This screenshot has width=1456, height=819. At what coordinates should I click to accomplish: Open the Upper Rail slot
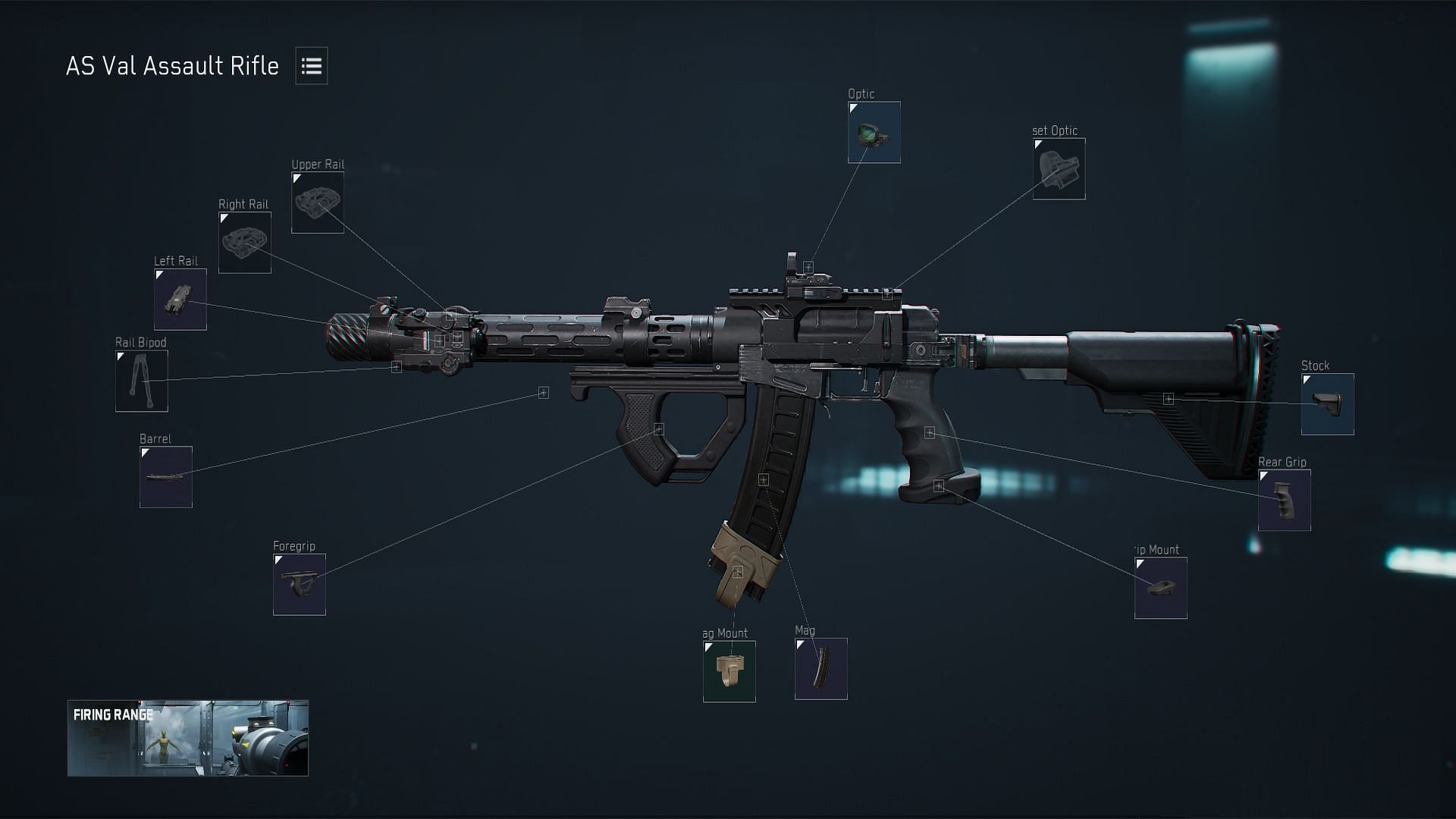click(x=318, y=201)
